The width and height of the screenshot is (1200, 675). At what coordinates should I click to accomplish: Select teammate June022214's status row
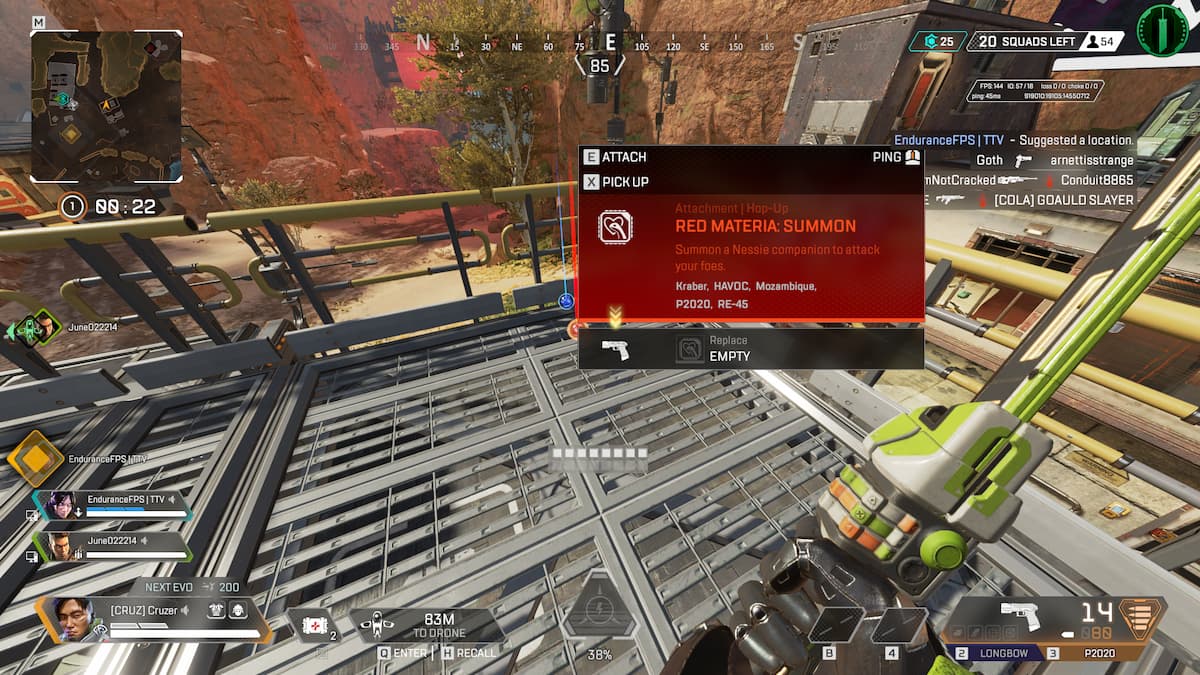click(x=112, y=546)
